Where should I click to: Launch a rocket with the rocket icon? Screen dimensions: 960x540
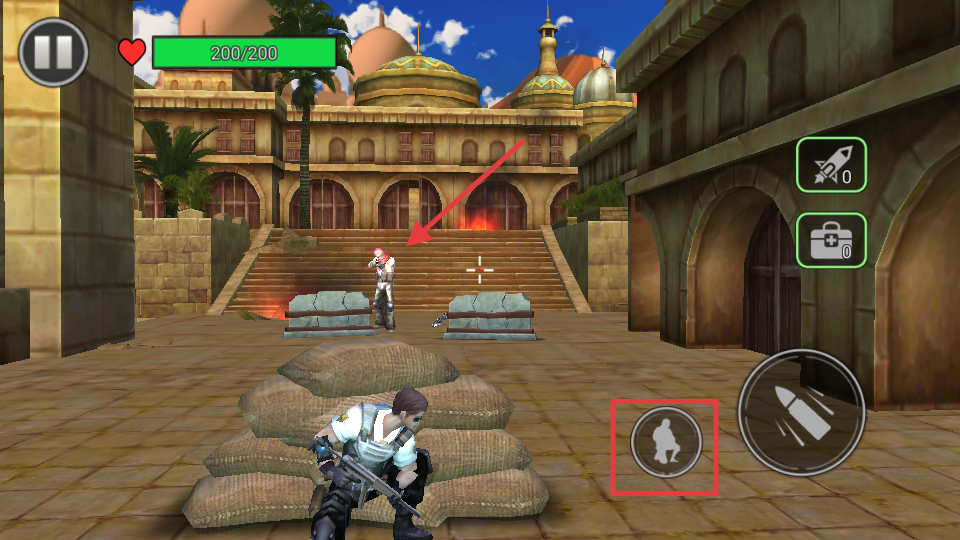[830, 165]
